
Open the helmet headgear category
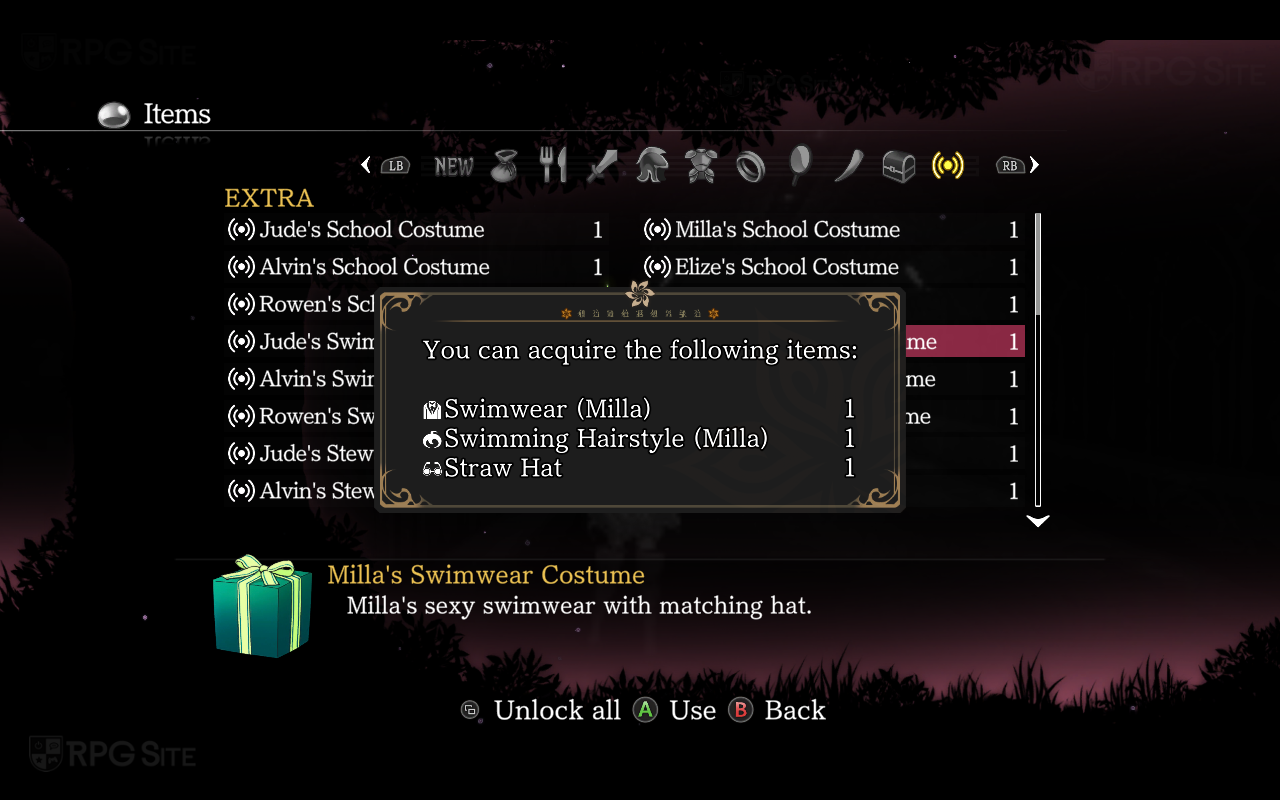point(652,166)
